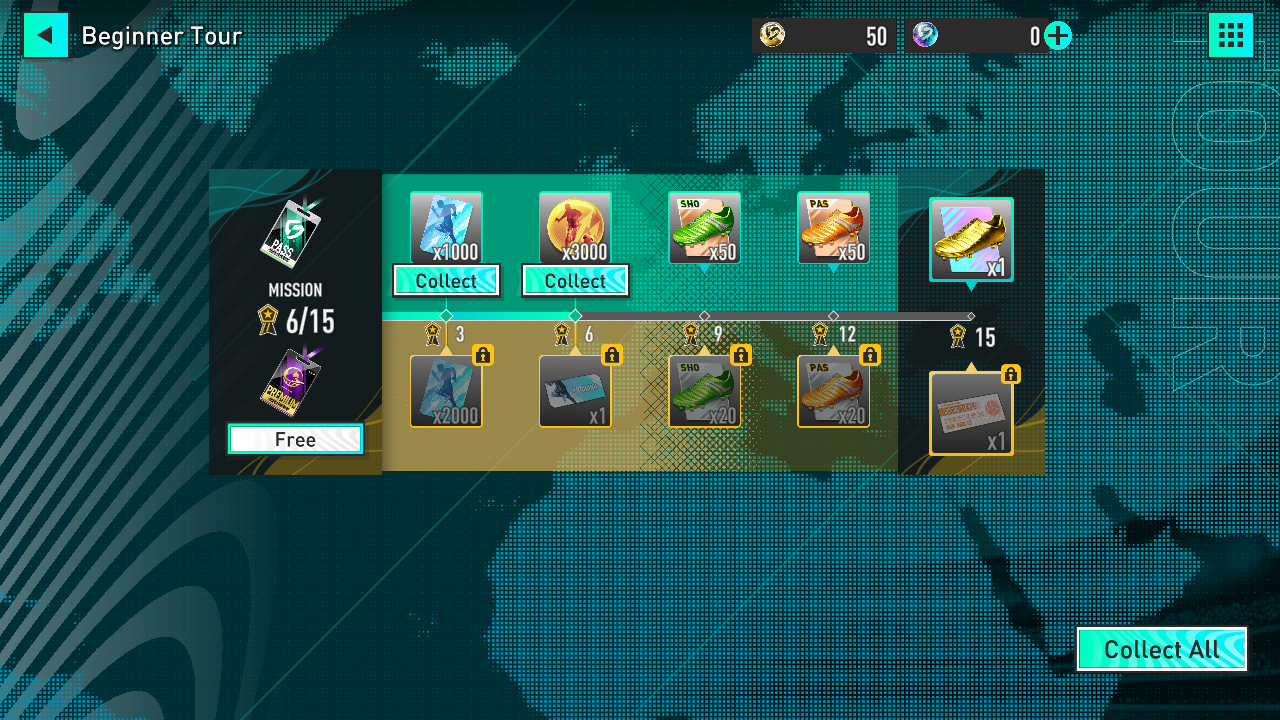Click the locked x2000 player card reward
The height and width of the screenshot is (720, 1280).
pyautogui.click(x=446, y=390)
